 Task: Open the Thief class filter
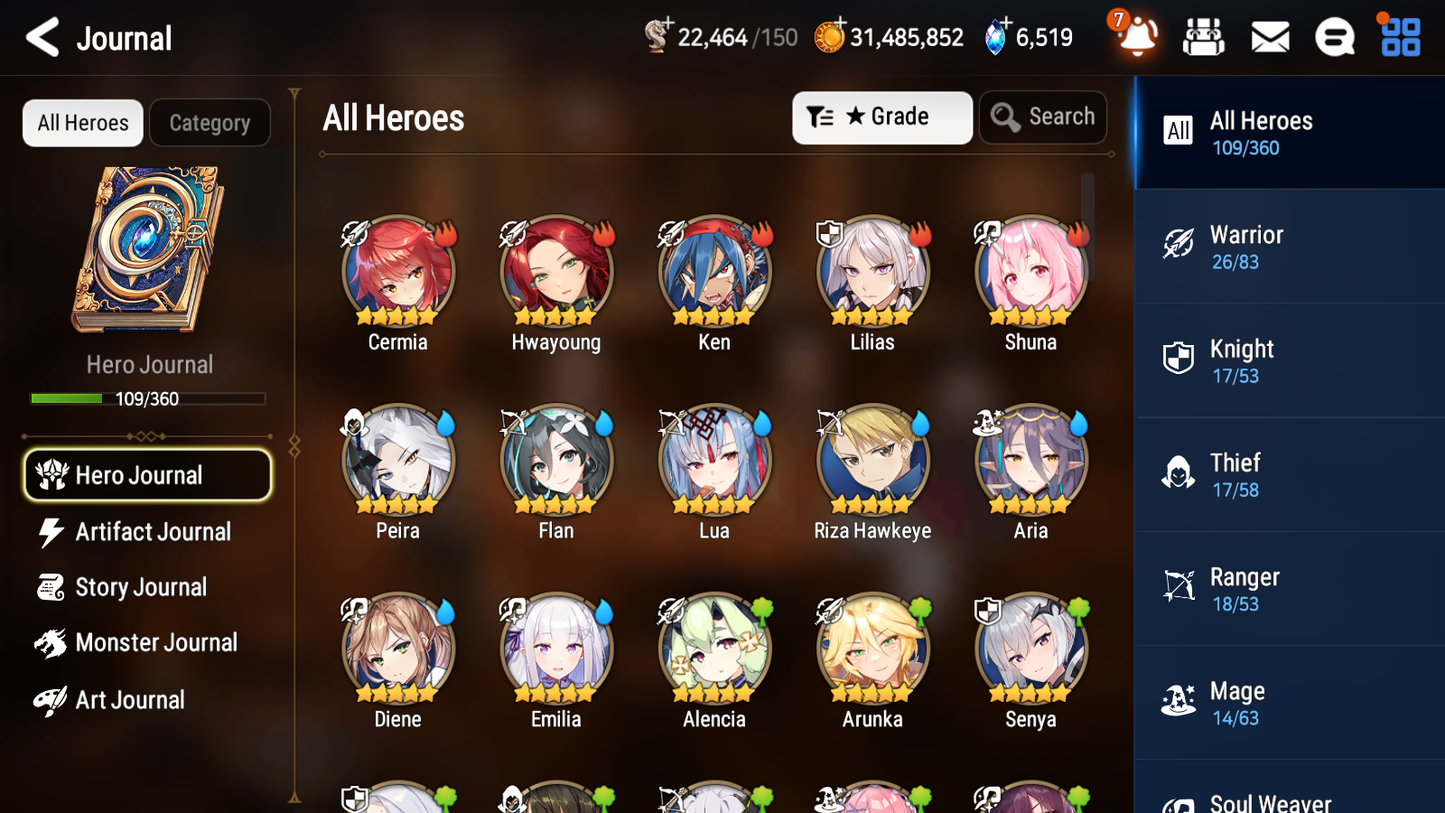(1289, 474)
